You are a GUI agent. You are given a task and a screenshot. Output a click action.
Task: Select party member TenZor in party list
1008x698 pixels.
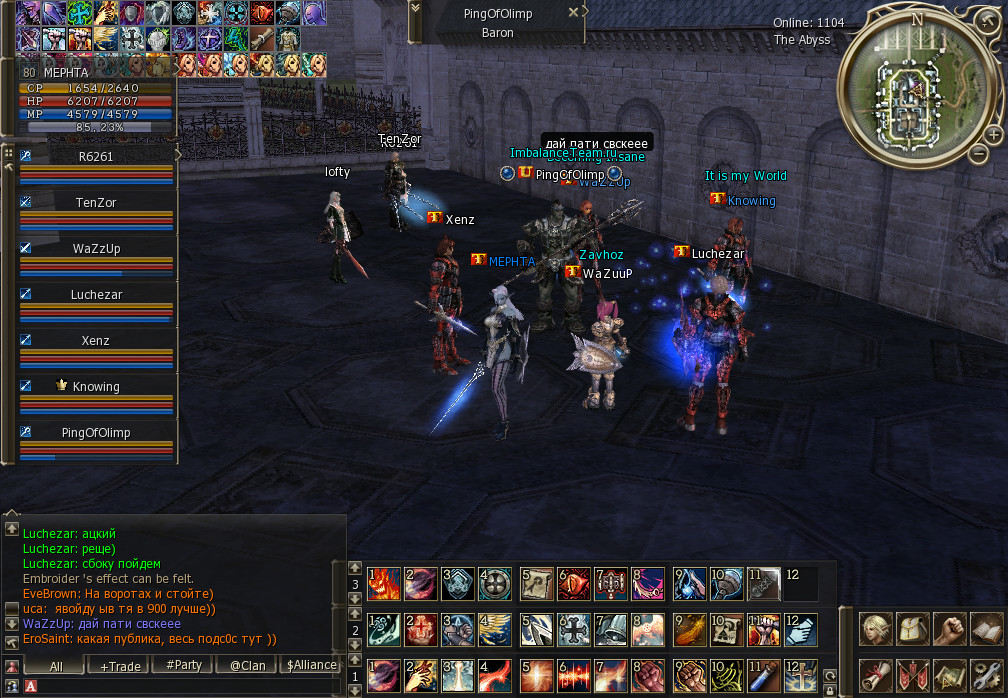[x=96, y=202]
